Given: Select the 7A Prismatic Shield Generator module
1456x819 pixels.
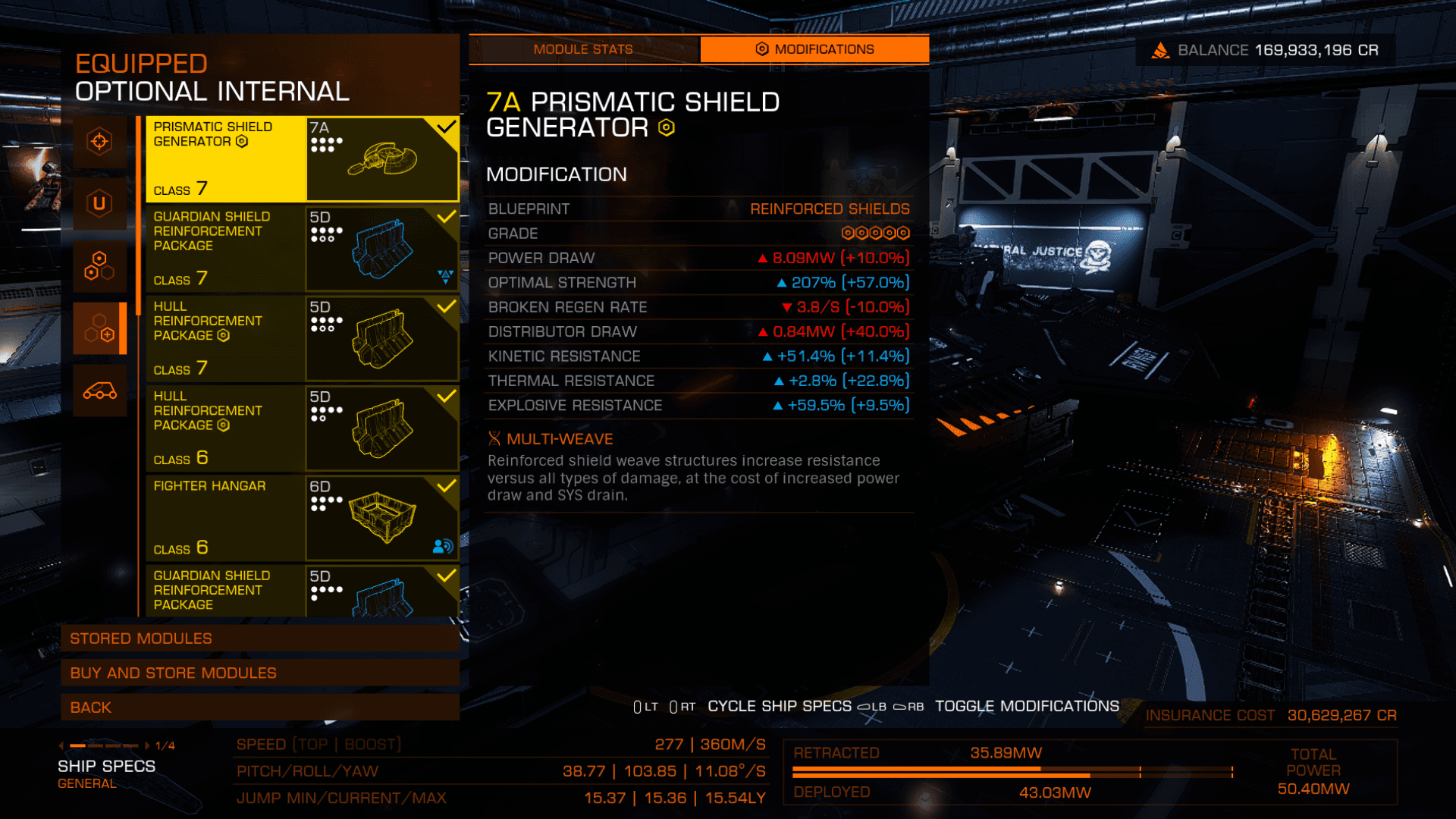Looking at the screenshot, I should (x=302, y=158).
